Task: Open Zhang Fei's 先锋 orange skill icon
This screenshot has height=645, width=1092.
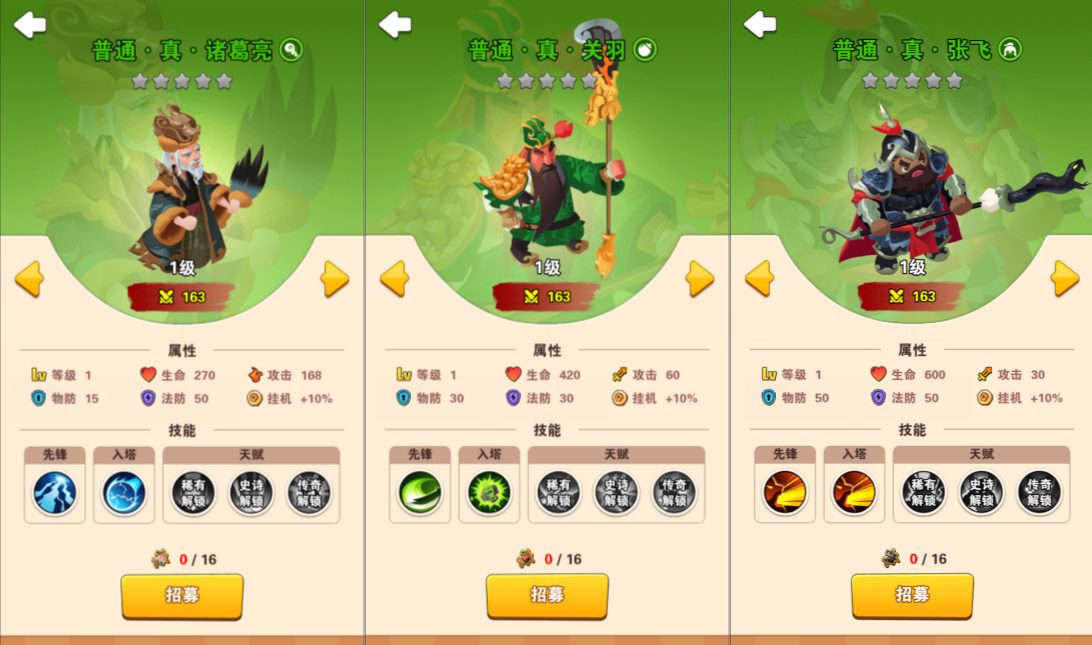Action: (784, 493)
